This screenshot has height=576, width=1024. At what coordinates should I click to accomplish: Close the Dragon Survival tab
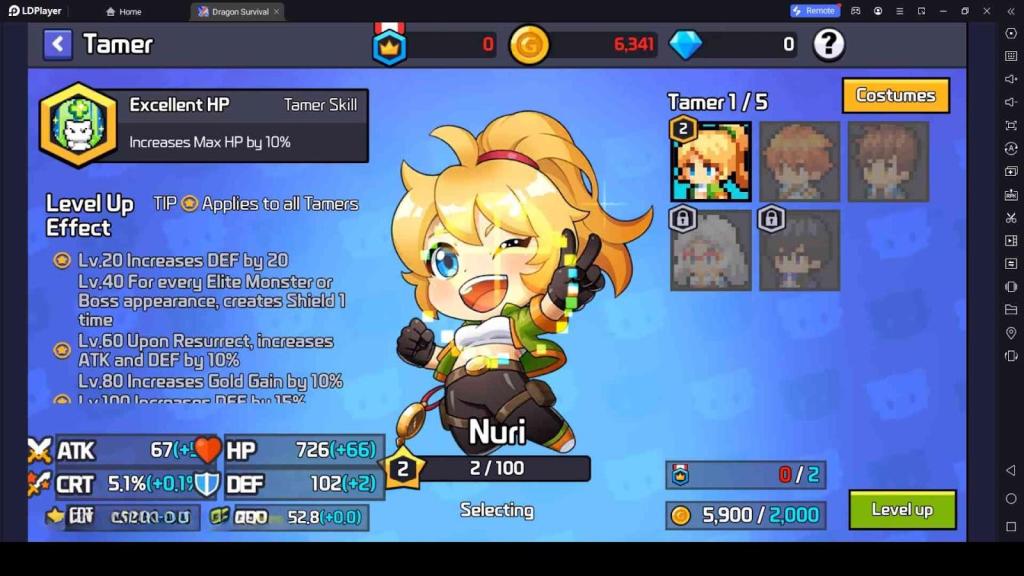pyautogui.click(x=276, y=12)
